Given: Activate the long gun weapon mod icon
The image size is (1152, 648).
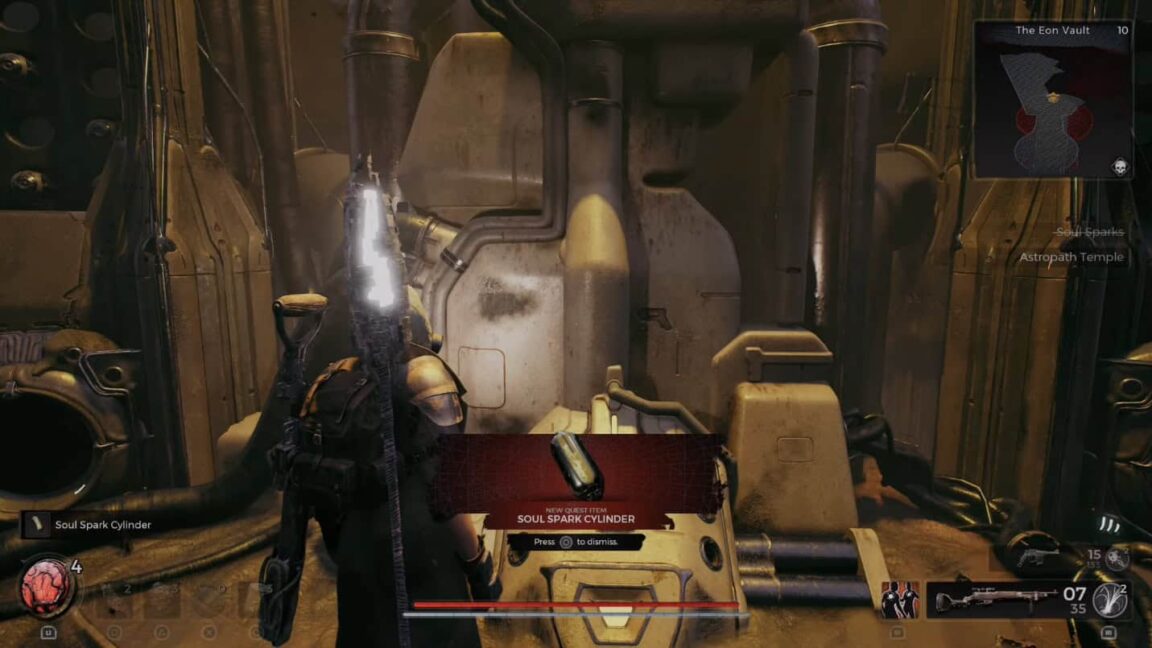Looking at the screenshot, I should 1110,600.
